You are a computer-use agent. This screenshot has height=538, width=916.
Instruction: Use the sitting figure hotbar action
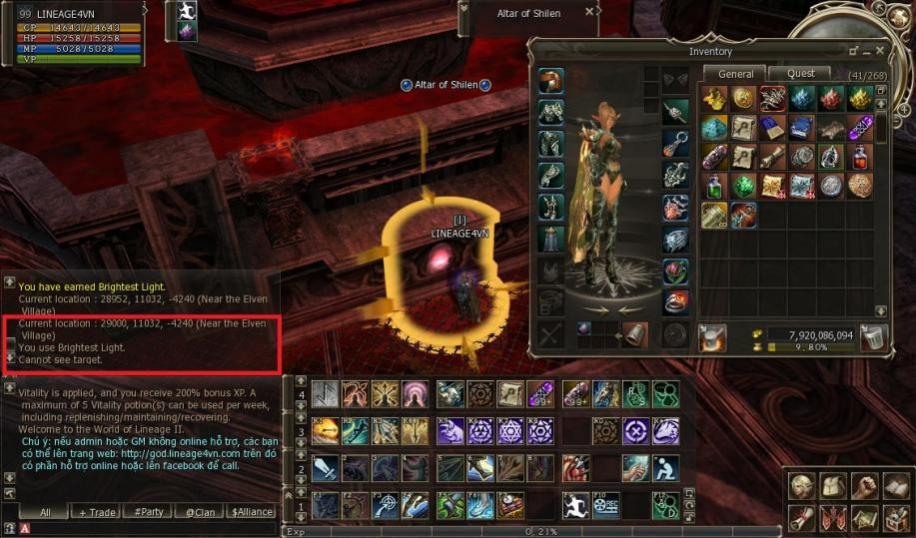click(x=666, y=467)
